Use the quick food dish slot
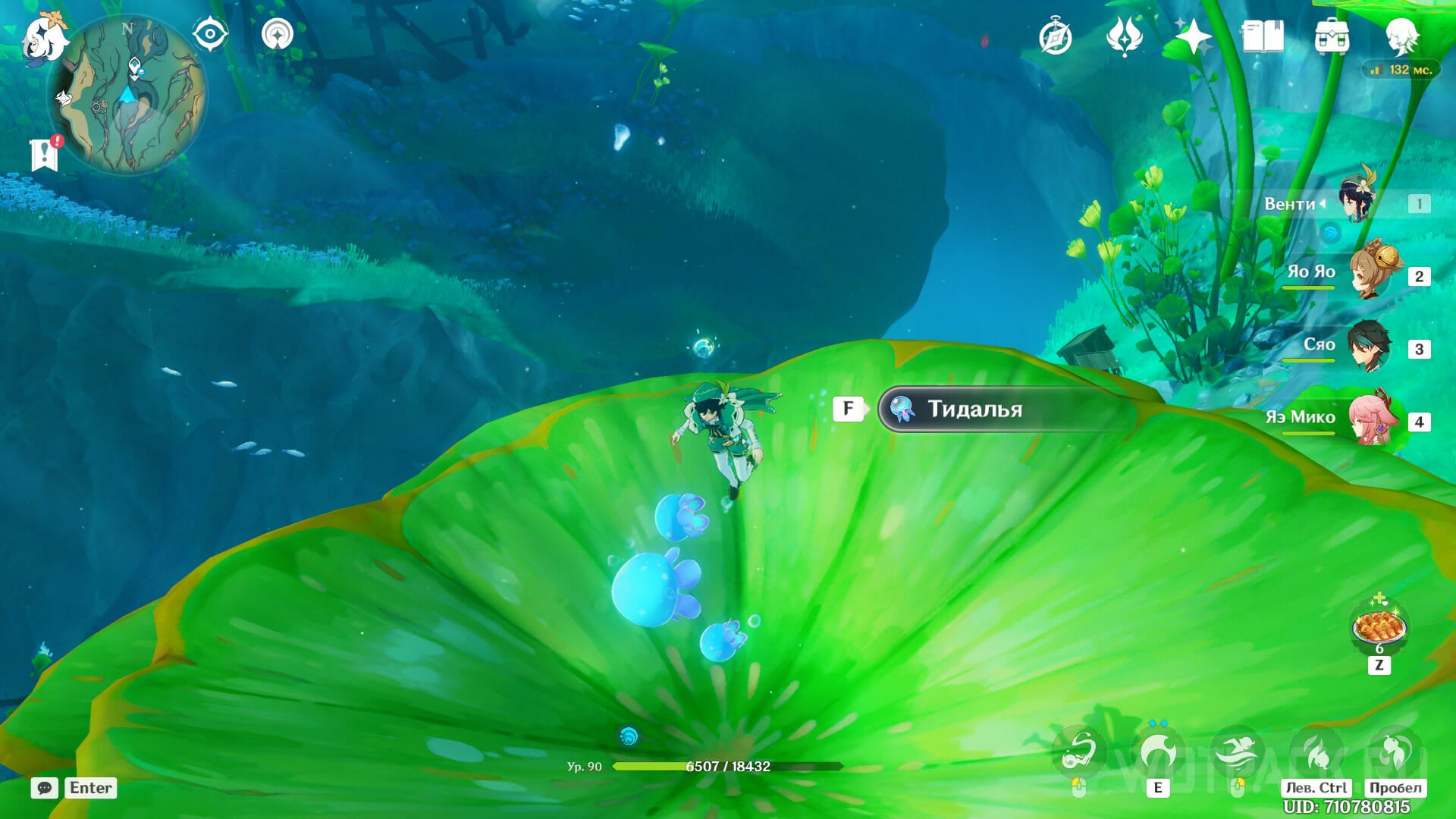This screenshot has height=819, width=1456. 1379,627
